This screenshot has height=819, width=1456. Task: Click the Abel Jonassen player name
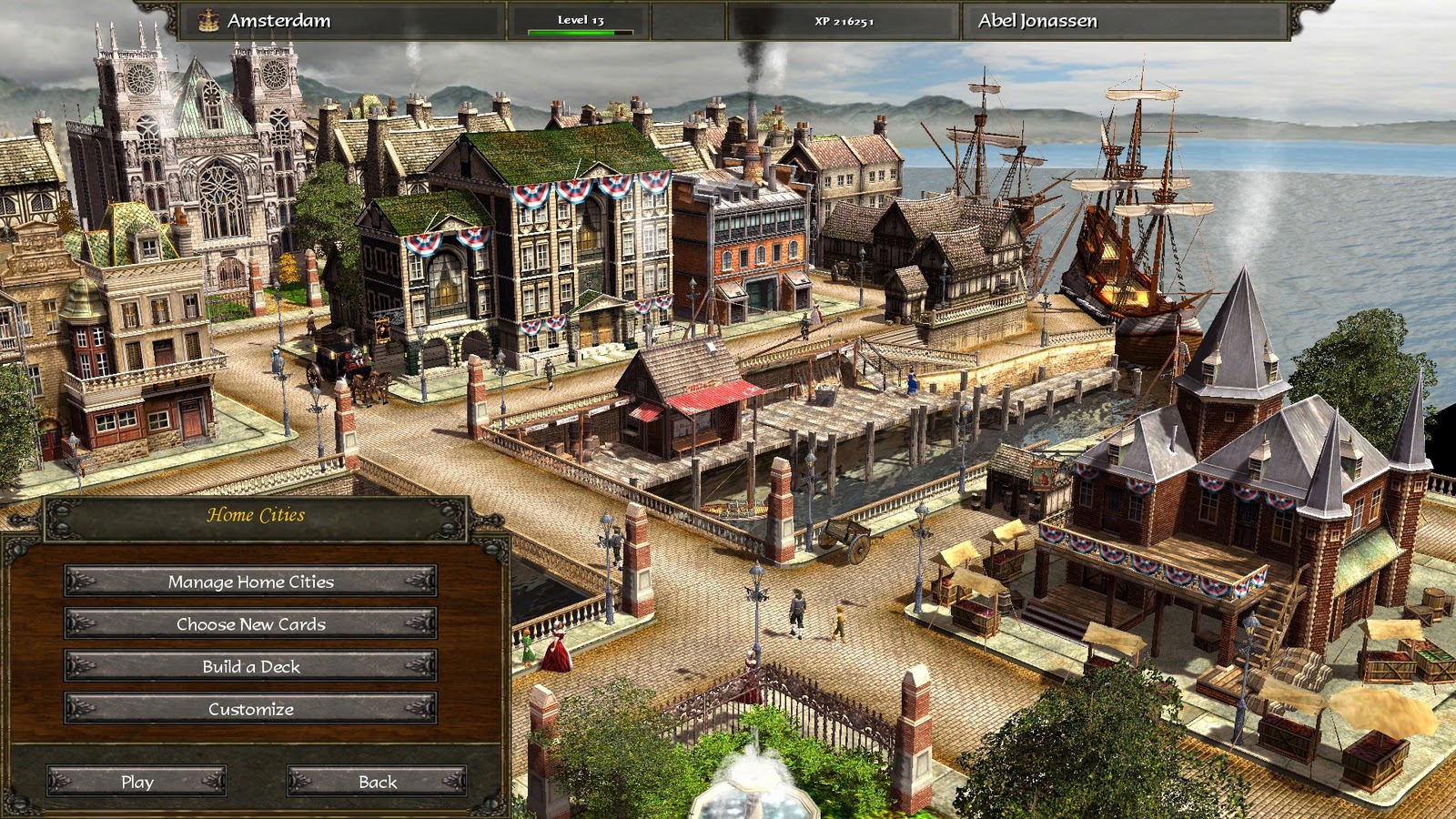1037,17
